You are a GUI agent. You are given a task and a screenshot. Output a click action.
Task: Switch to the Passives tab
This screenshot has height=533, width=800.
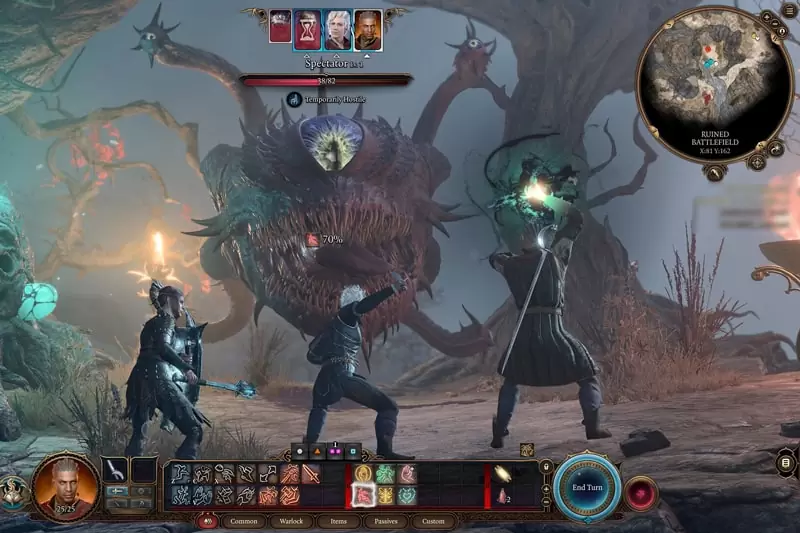386,521
